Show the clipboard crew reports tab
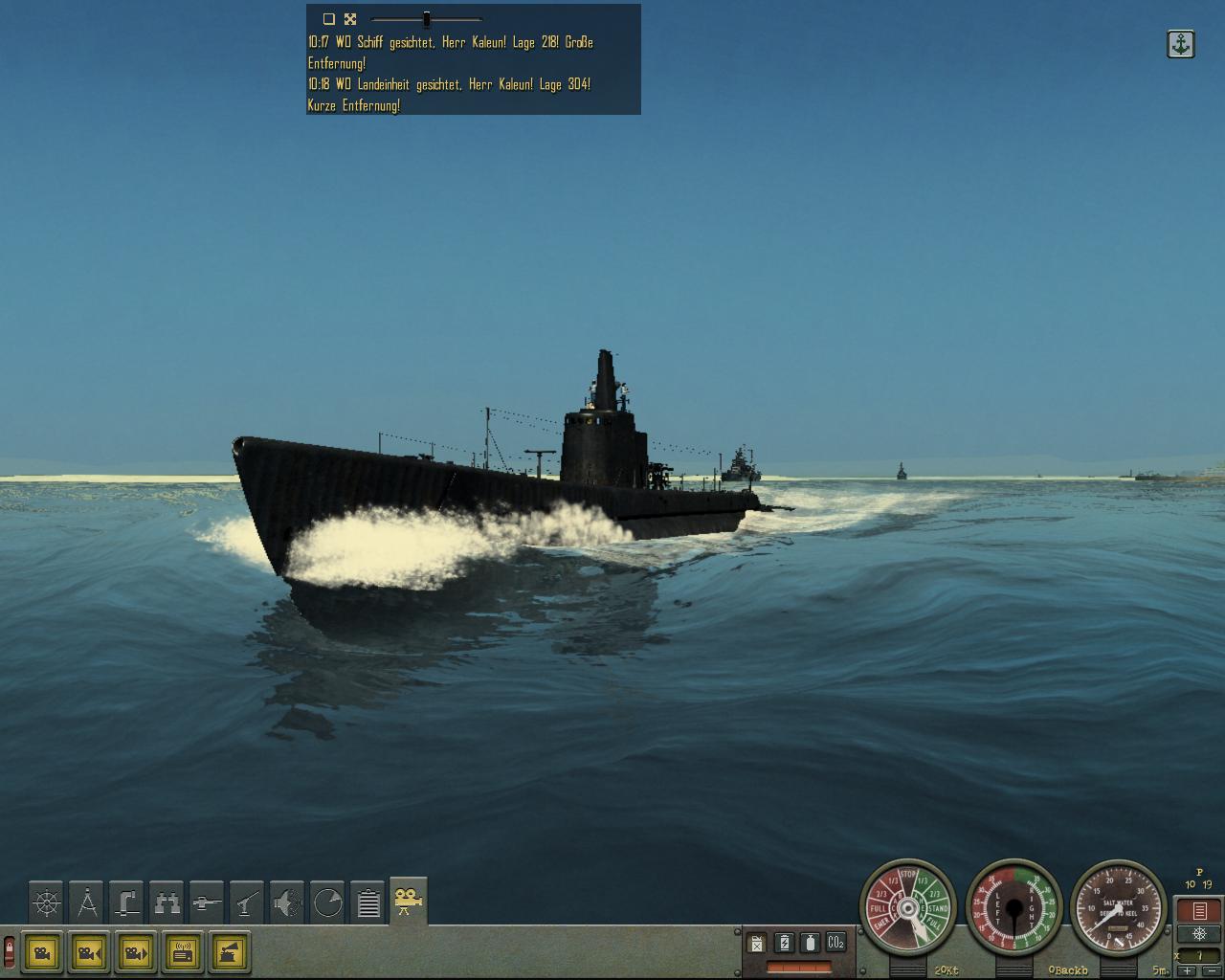The height and width of the screenshot is (980, 1225). [x=367, y=902]
